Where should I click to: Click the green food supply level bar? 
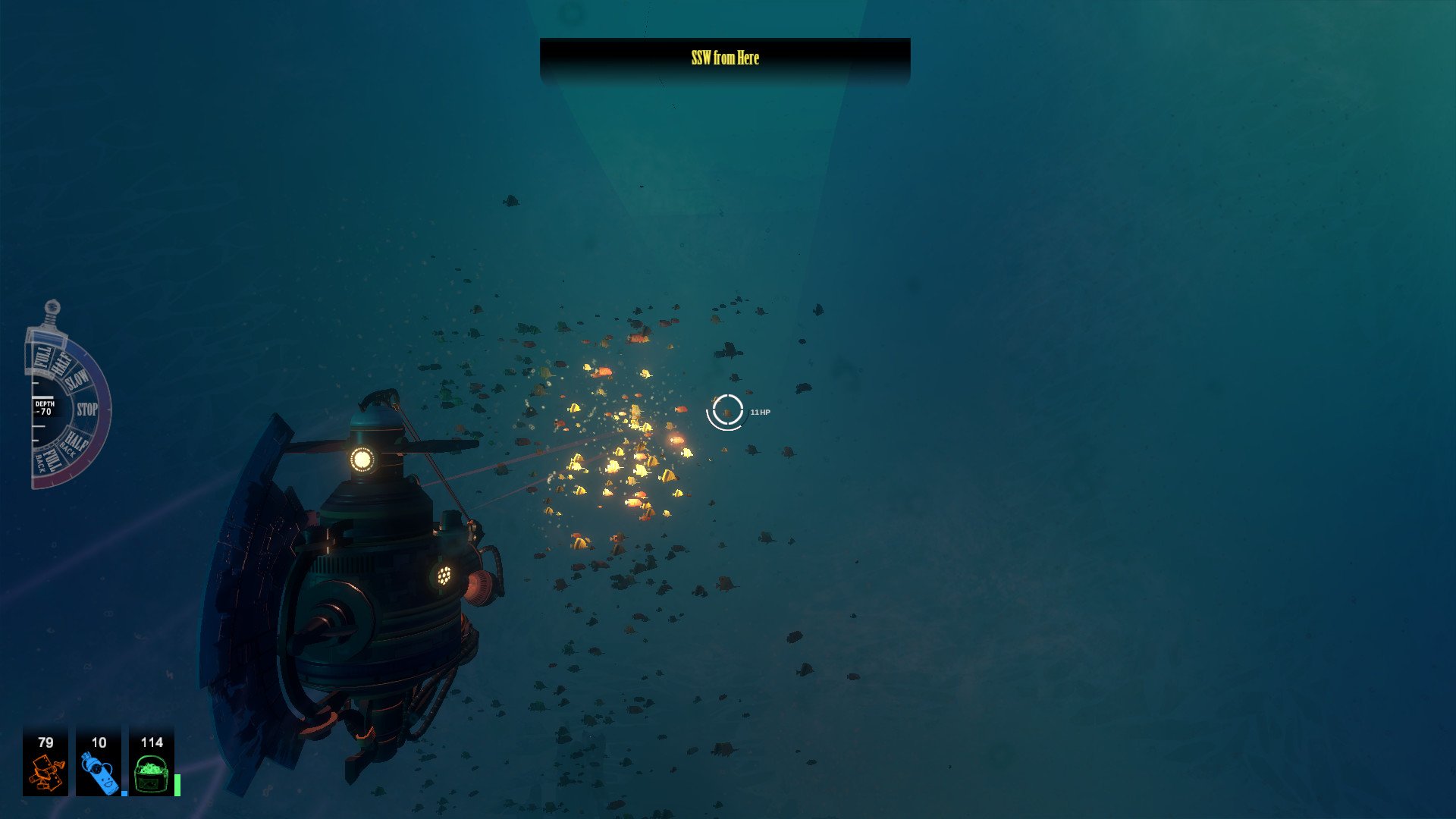point(177,786)
